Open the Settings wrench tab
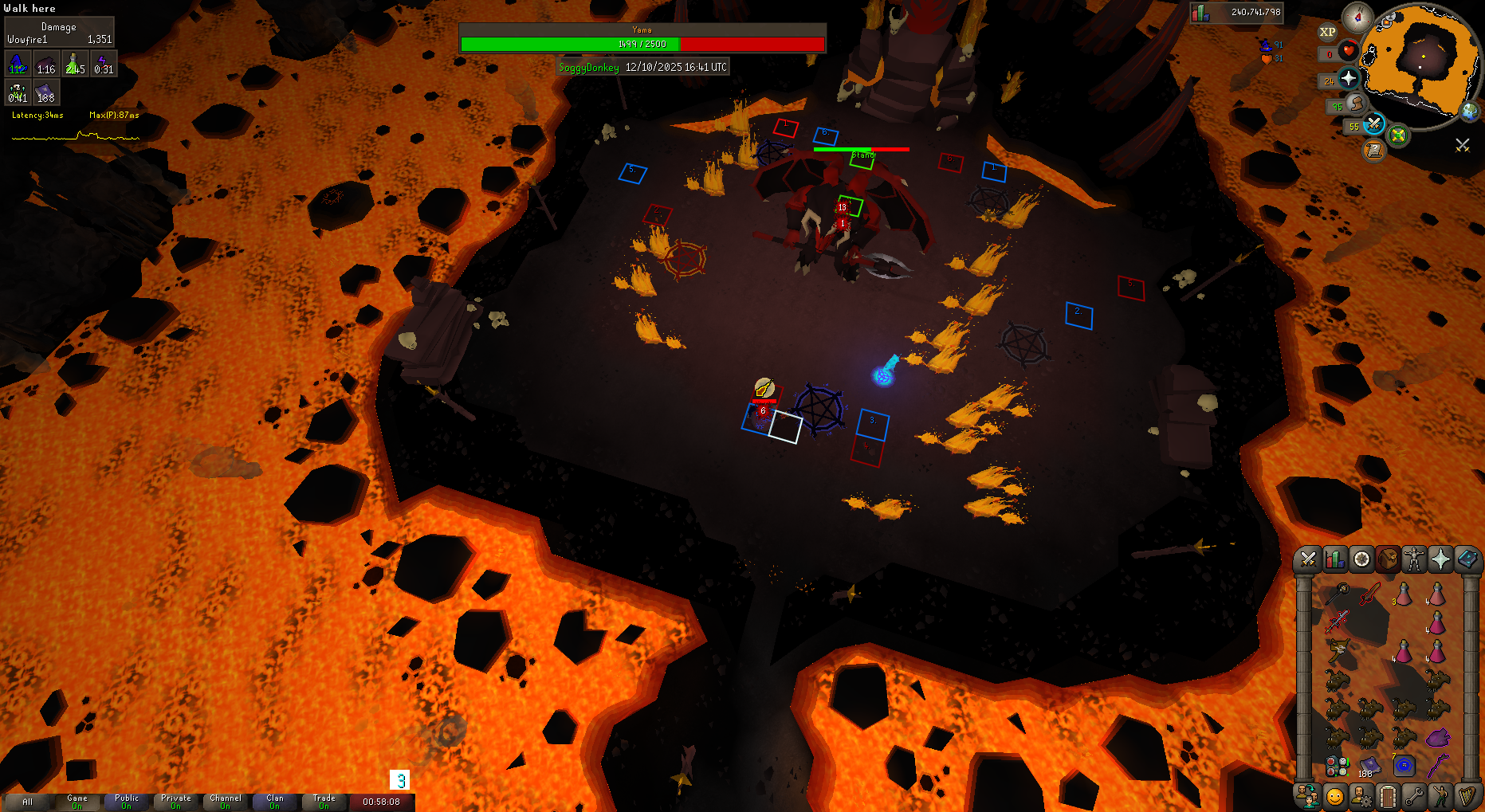Screen dimensions: 1485x812 (1414, 796)
